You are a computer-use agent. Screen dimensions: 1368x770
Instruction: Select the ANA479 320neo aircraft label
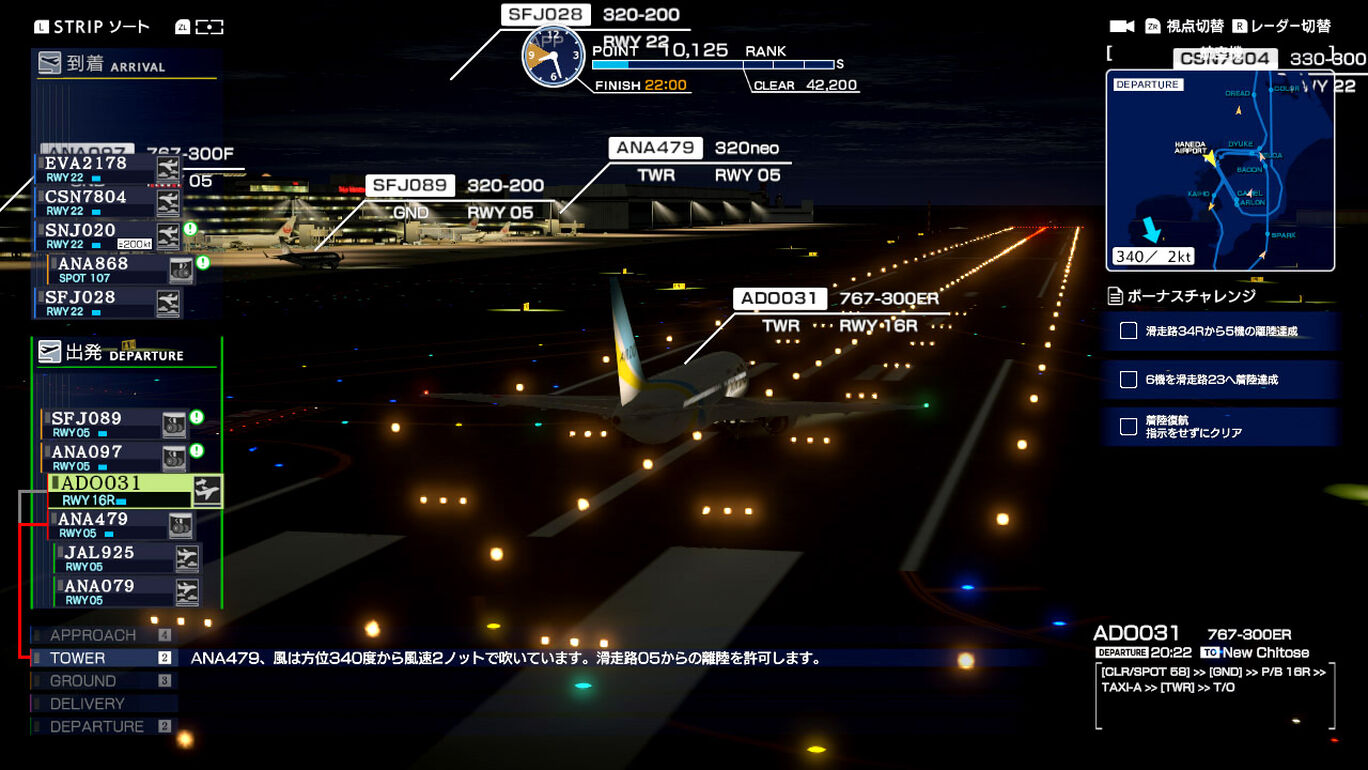(655, 148)
